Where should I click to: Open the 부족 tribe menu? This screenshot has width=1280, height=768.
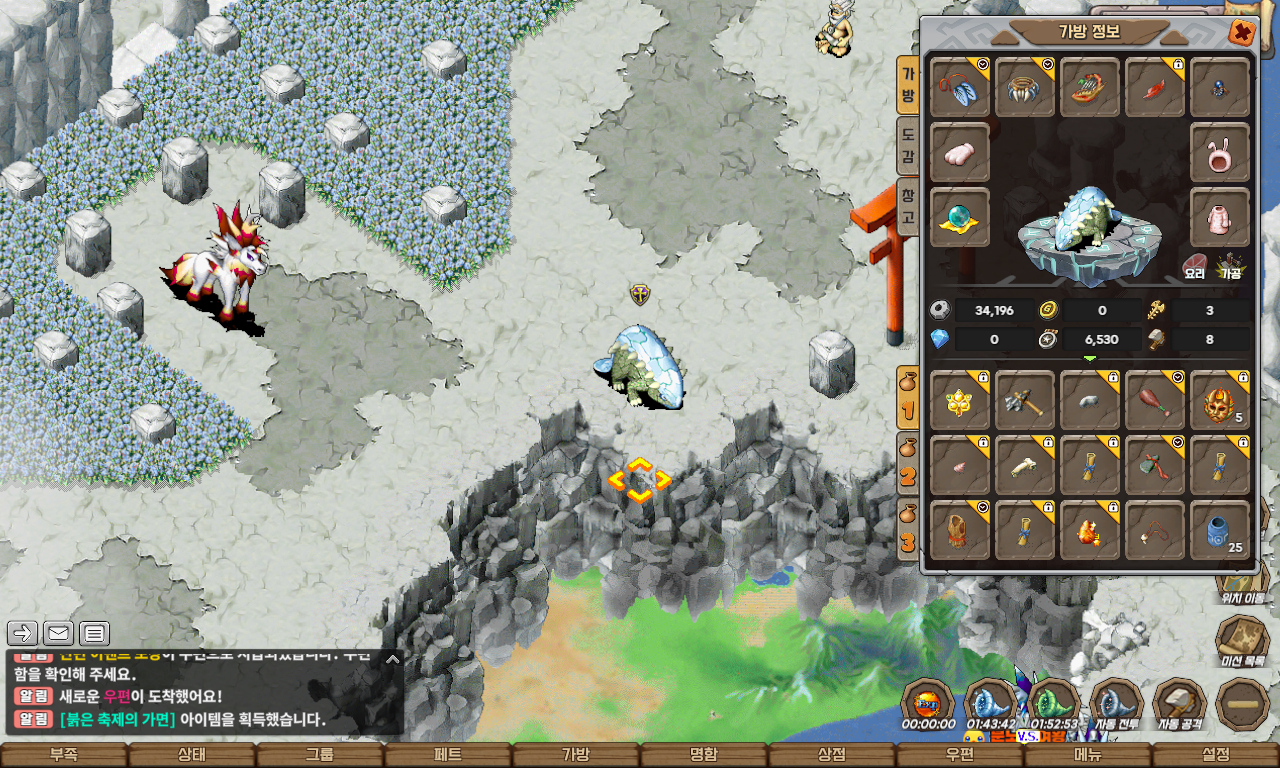click(64, 755)
